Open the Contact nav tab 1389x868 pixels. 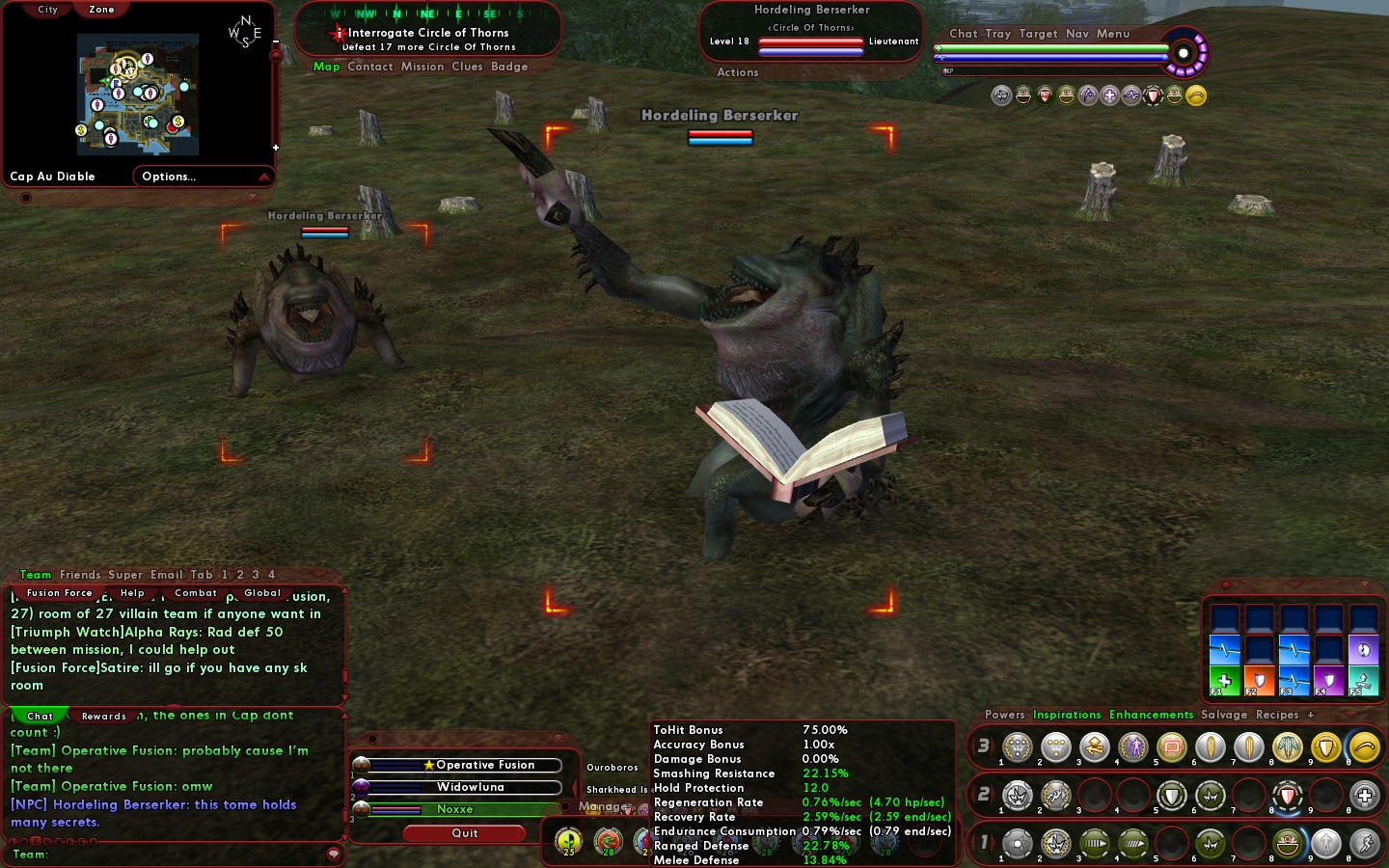click(370, 67)
